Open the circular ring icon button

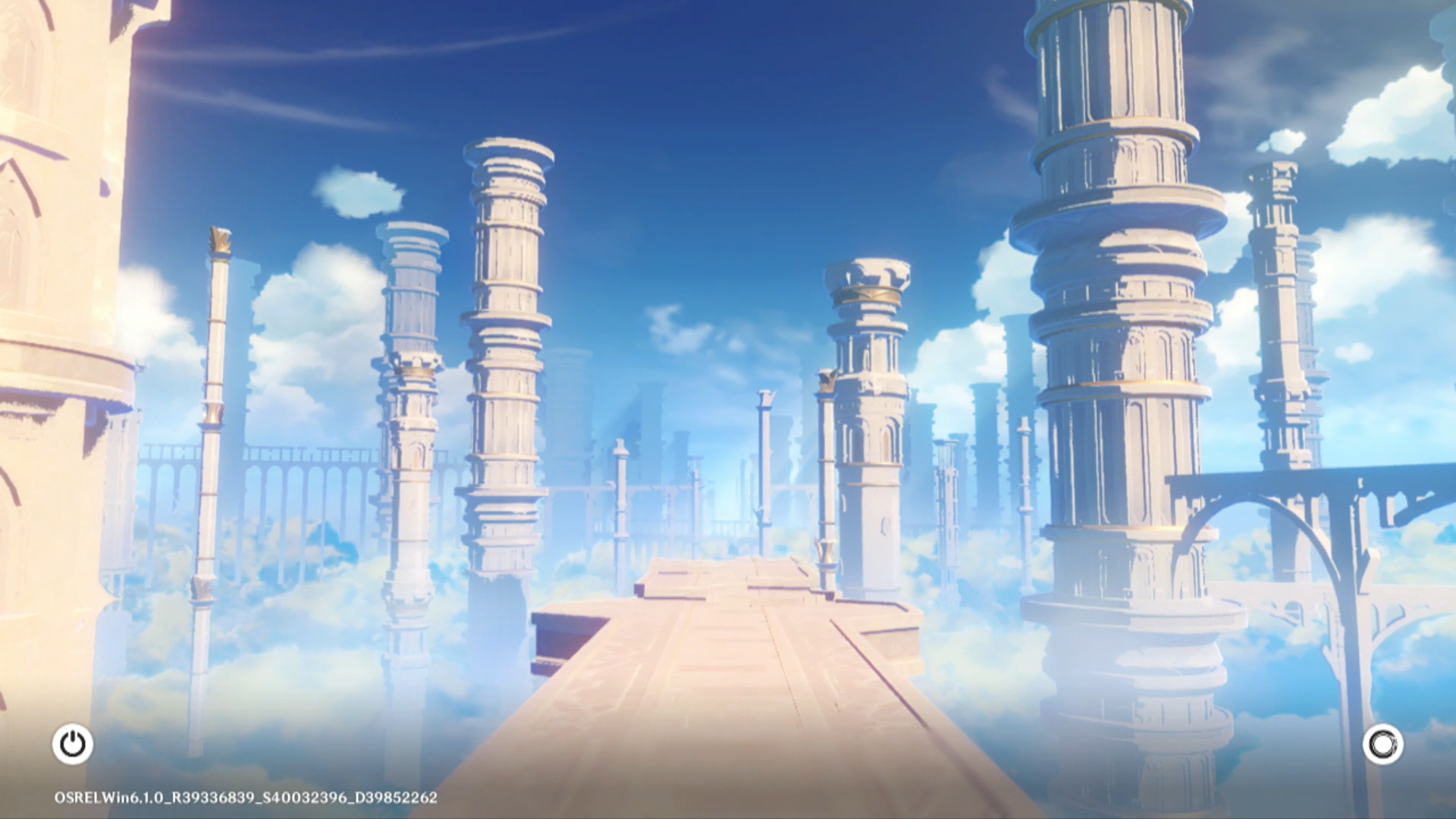[x=1382, y=745]
